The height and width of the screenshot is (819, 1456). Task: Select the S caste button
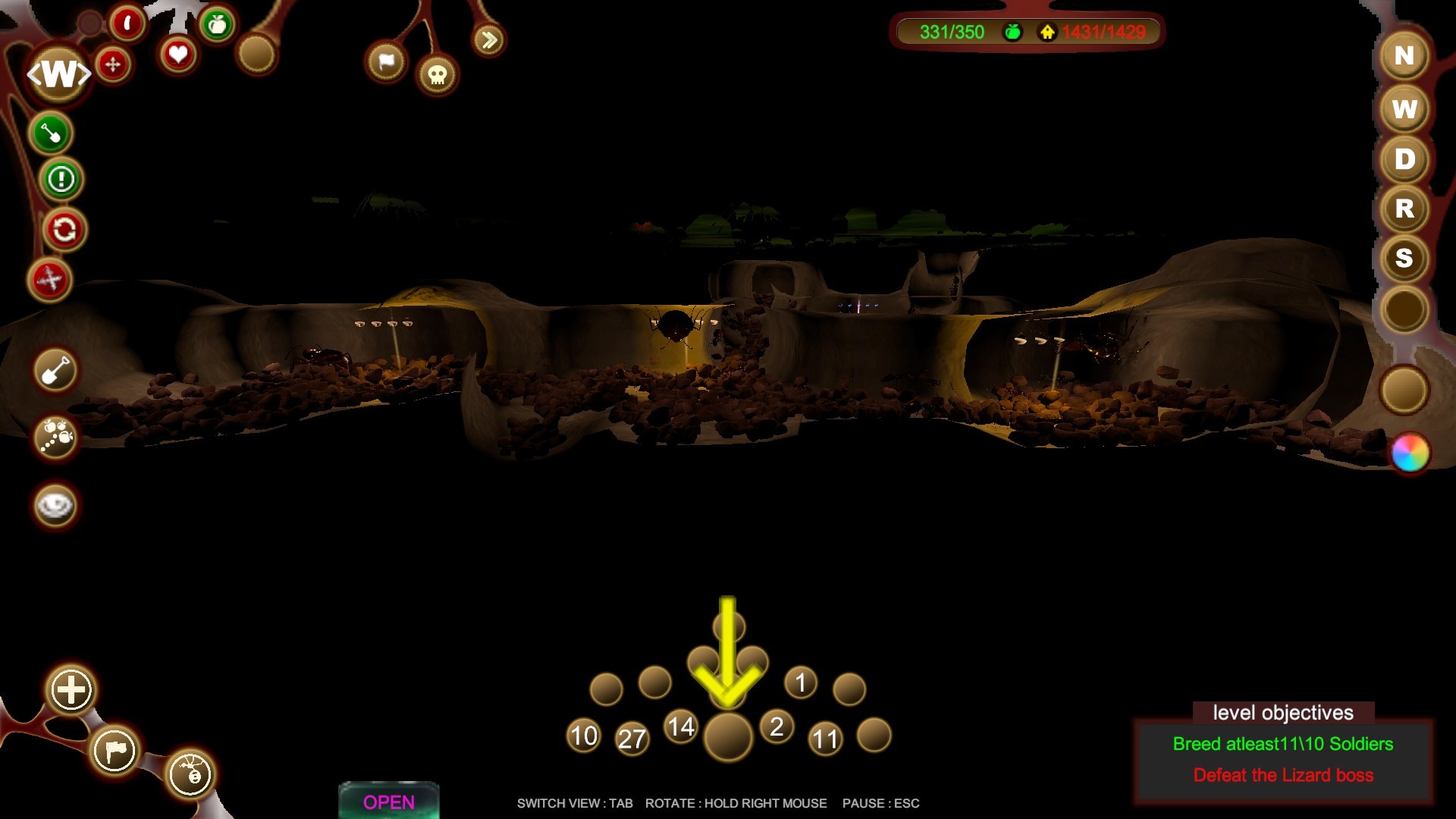pyautogui.click(x=1404, y=259)
